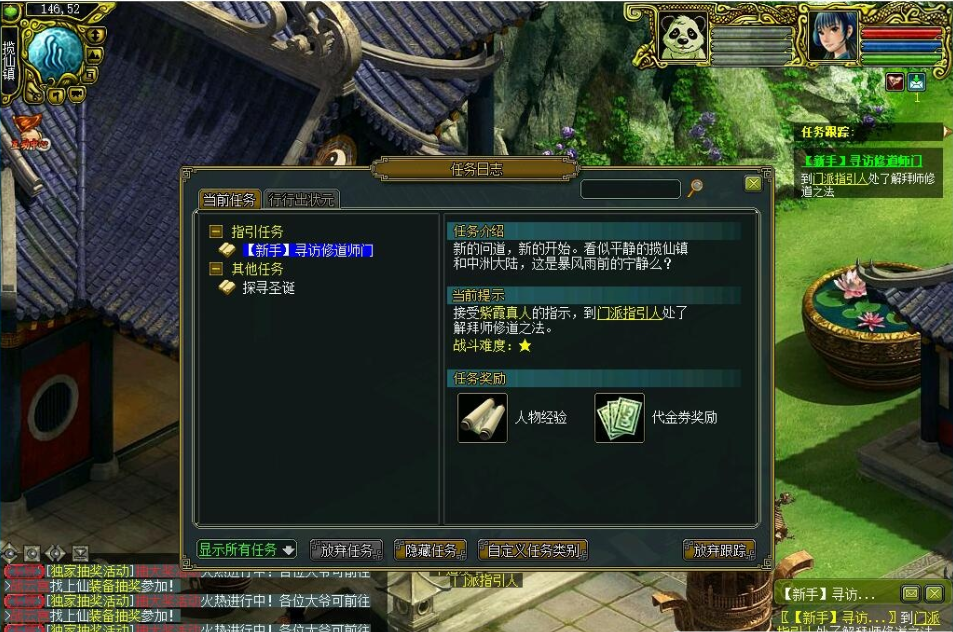Click the quest search text box
The width and height of the screenshot is (953, 632).
[630, 189]
